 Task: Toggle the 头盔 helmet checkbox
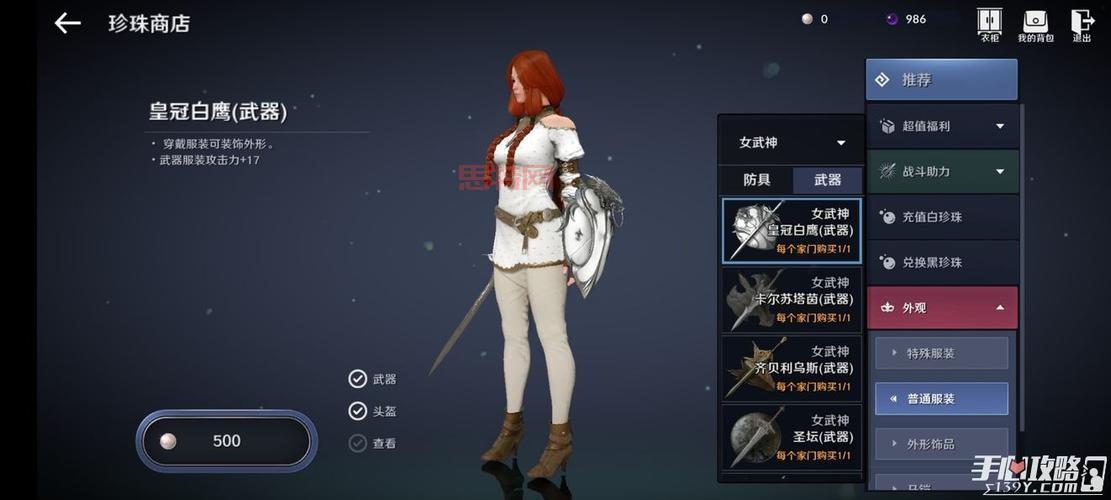[358, 411]
